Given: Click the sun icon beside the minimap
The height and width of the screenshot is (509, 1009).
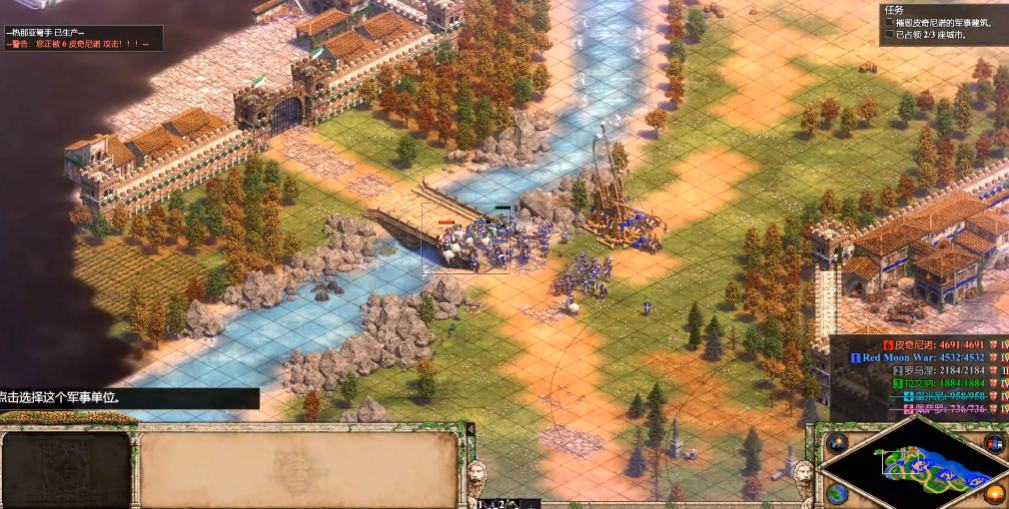Looking at the screenshot, I should pos(993,493).
